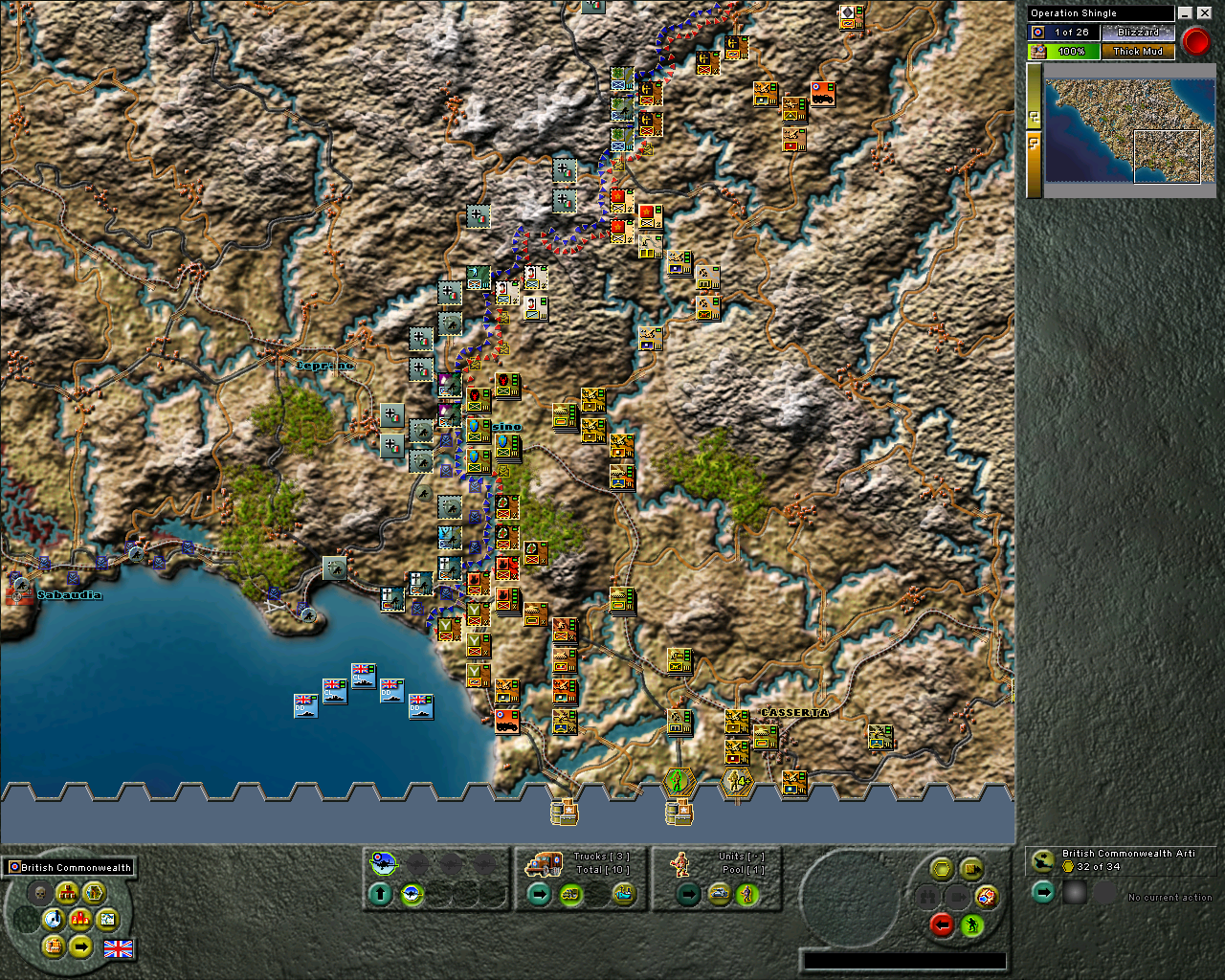This screenshot has height=980, width=1225.
Task: Toggle the lower orange speech-bubble tab beside the minimap
Action: tap(1035, 142)
